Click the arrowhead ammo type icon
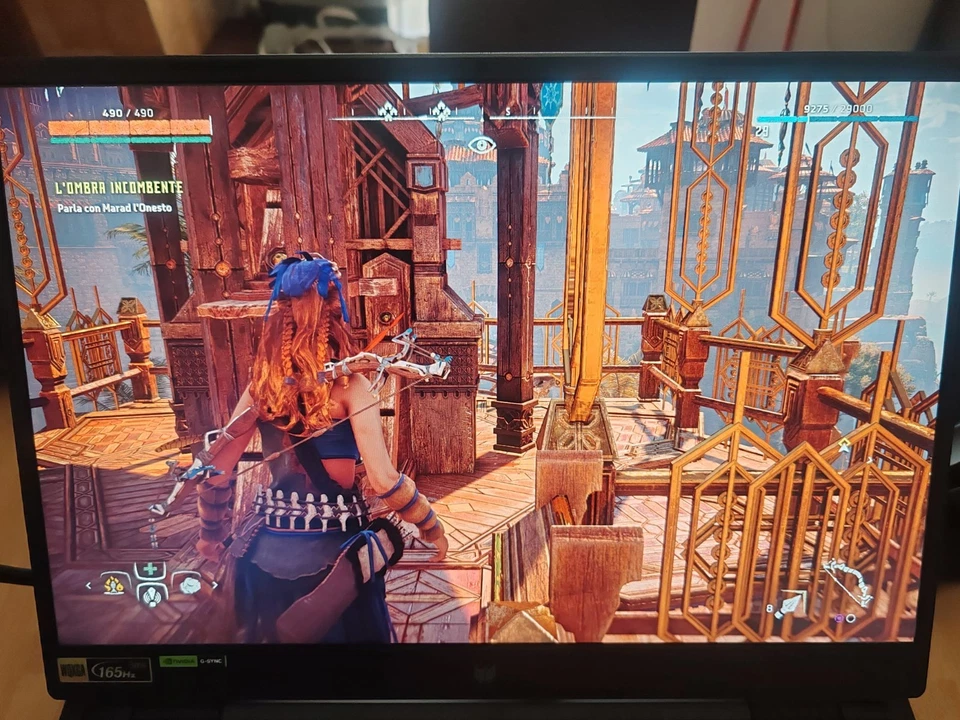This screenshot has height=720, width=960. tap(792, 603)
